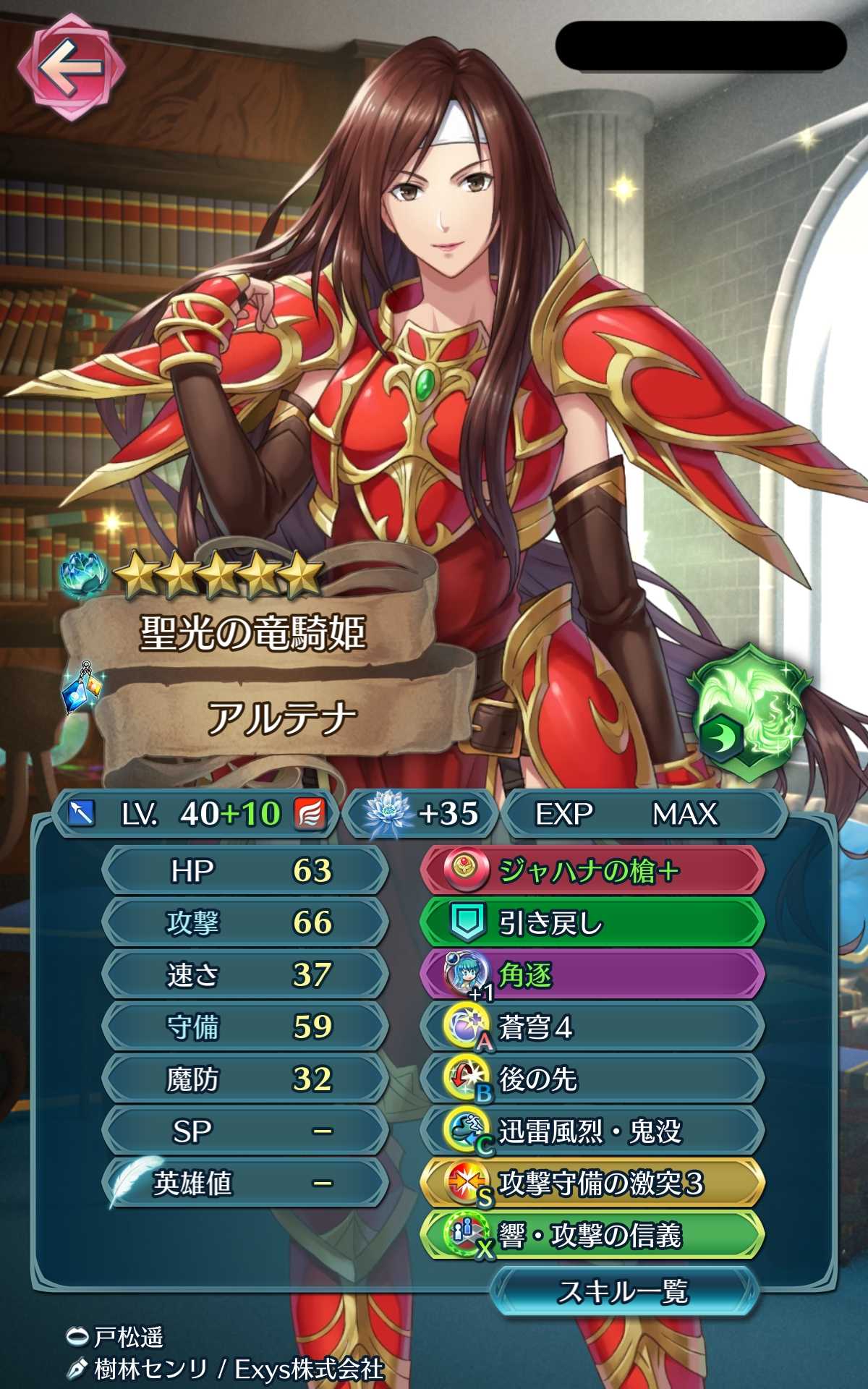View the 後の先 B skill

(x=592, y=1079)
